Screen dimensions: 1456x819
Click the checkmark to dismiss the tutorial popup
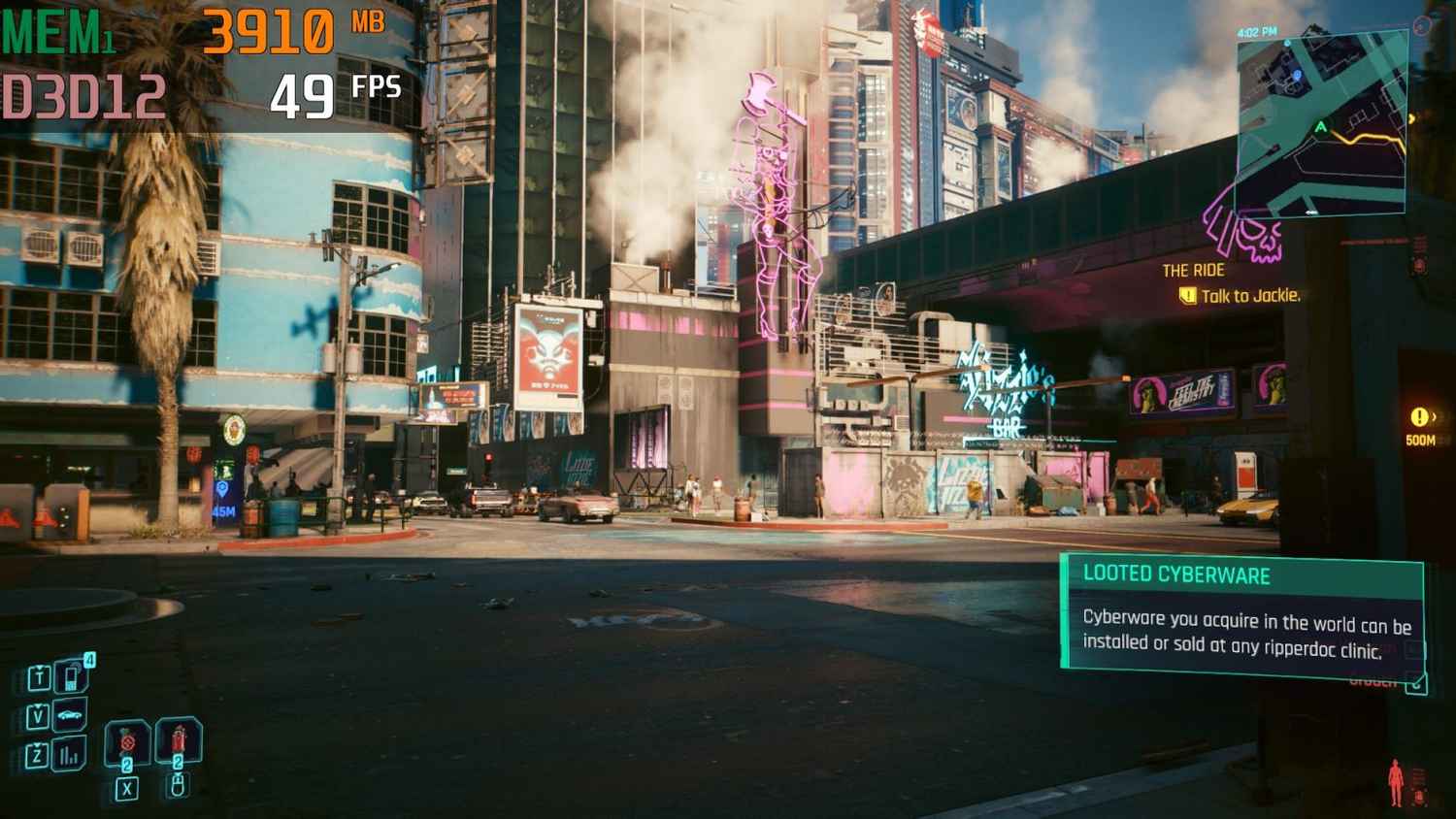(x=1417, y=683)
